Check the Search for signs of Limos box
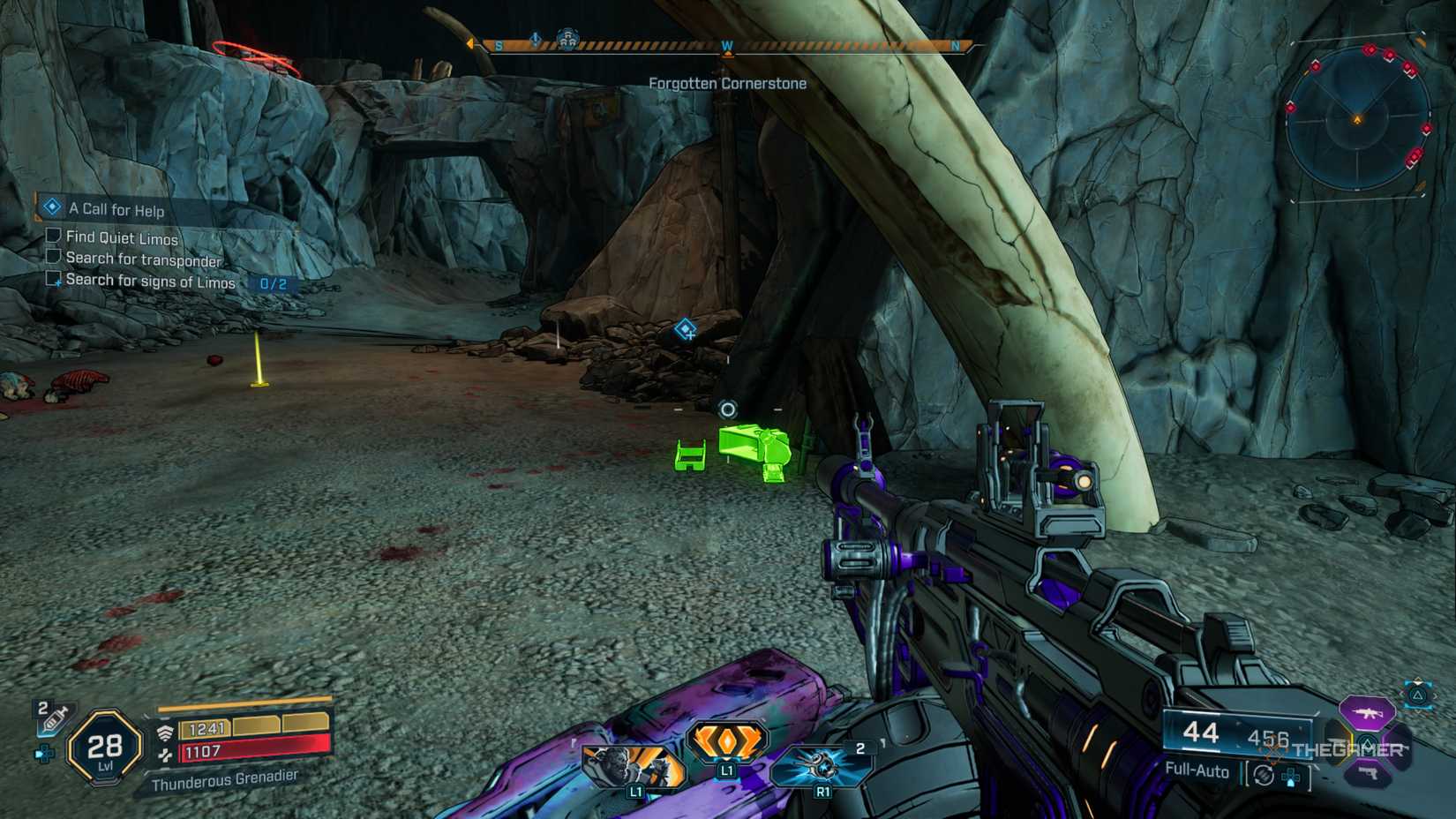Image resolution: width=1456 pixels, height=819 pixels. [52, 281]
